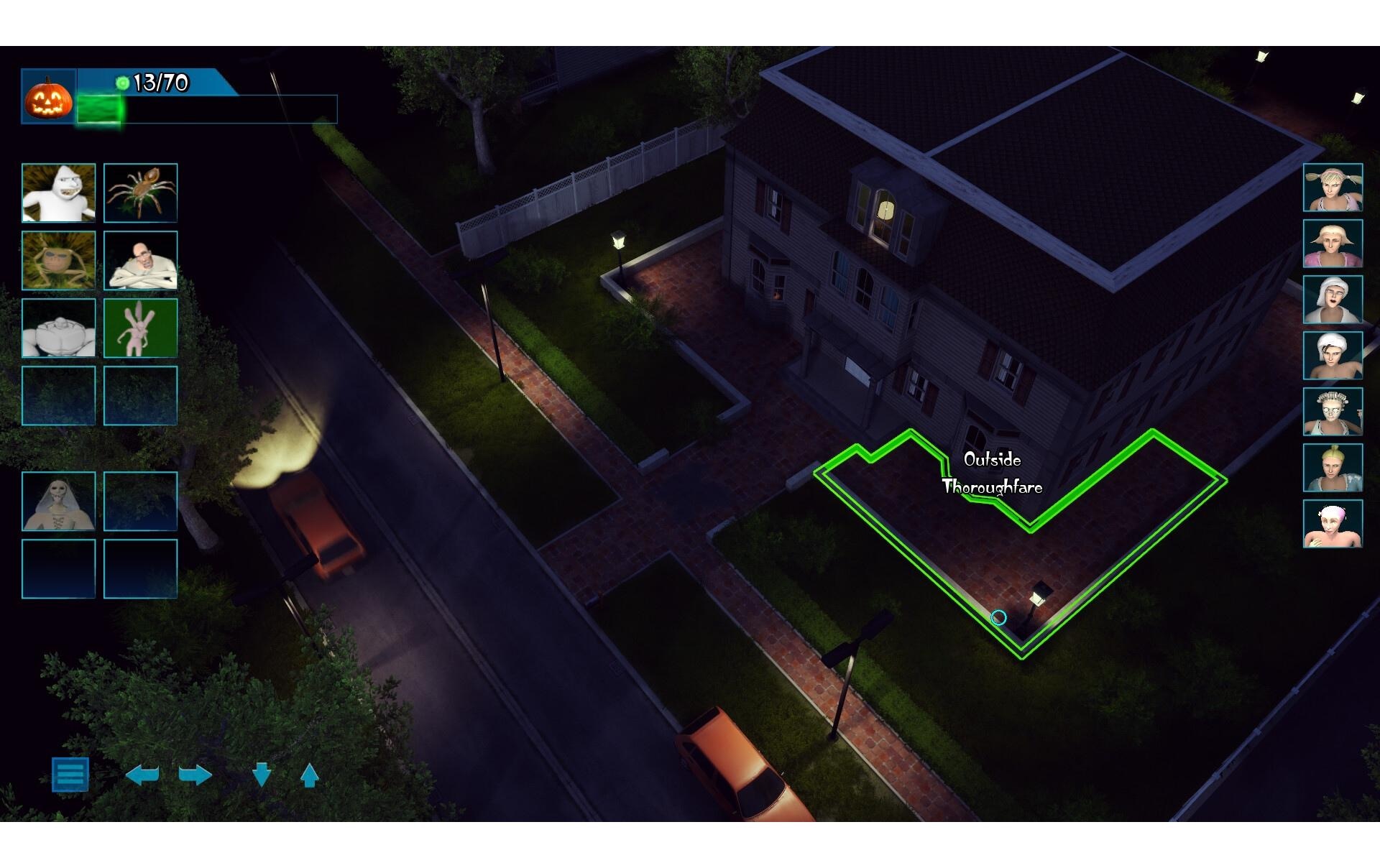Select the muscular white statue haunter
Viewport: 1380px width, 868px height.
(59, 328)
